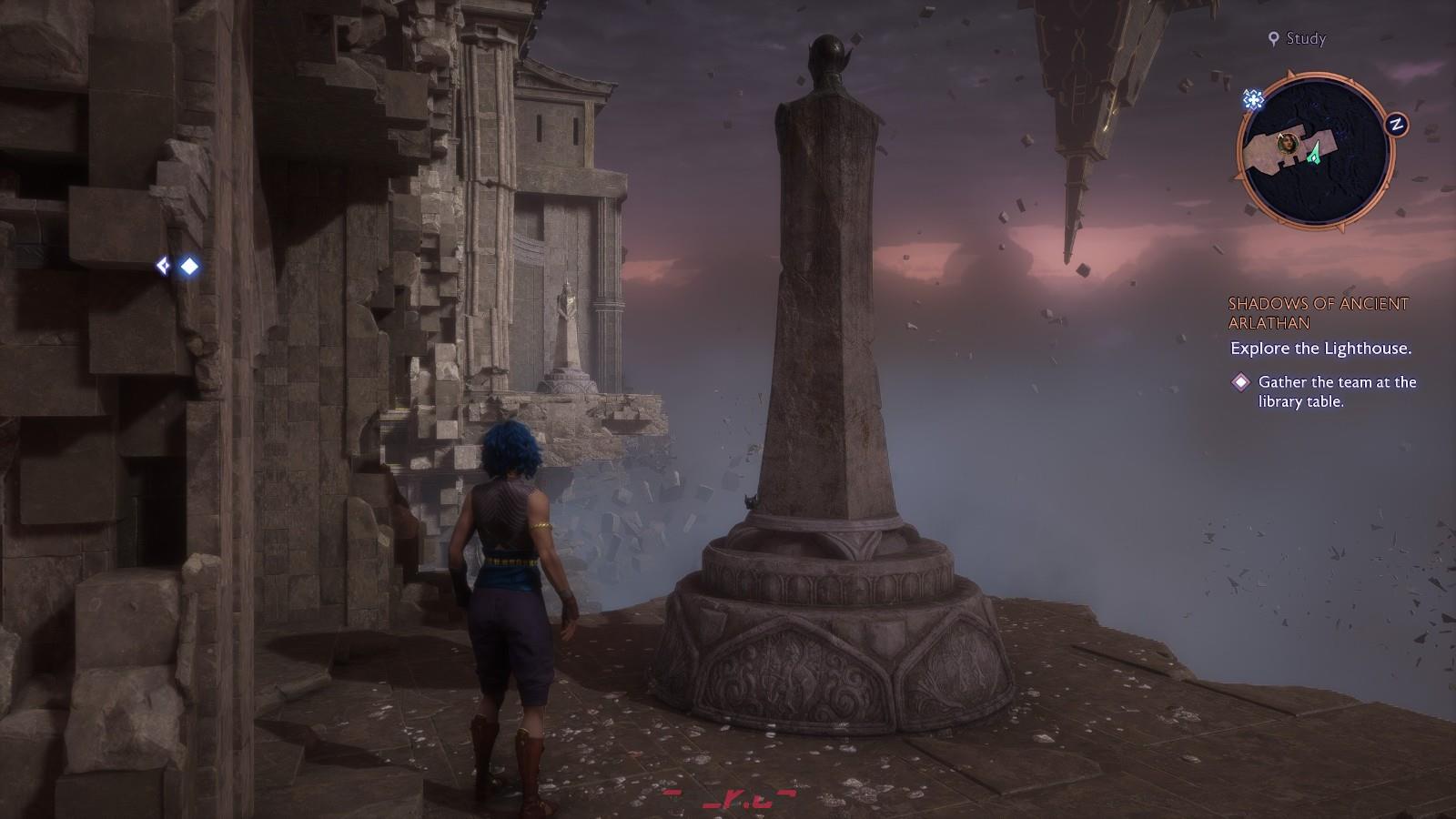The height and width of the screenshot is (819, 1456).
Task: Open the Shadows of Ancient Arlathan quest
Action: tap(1318, 313)
